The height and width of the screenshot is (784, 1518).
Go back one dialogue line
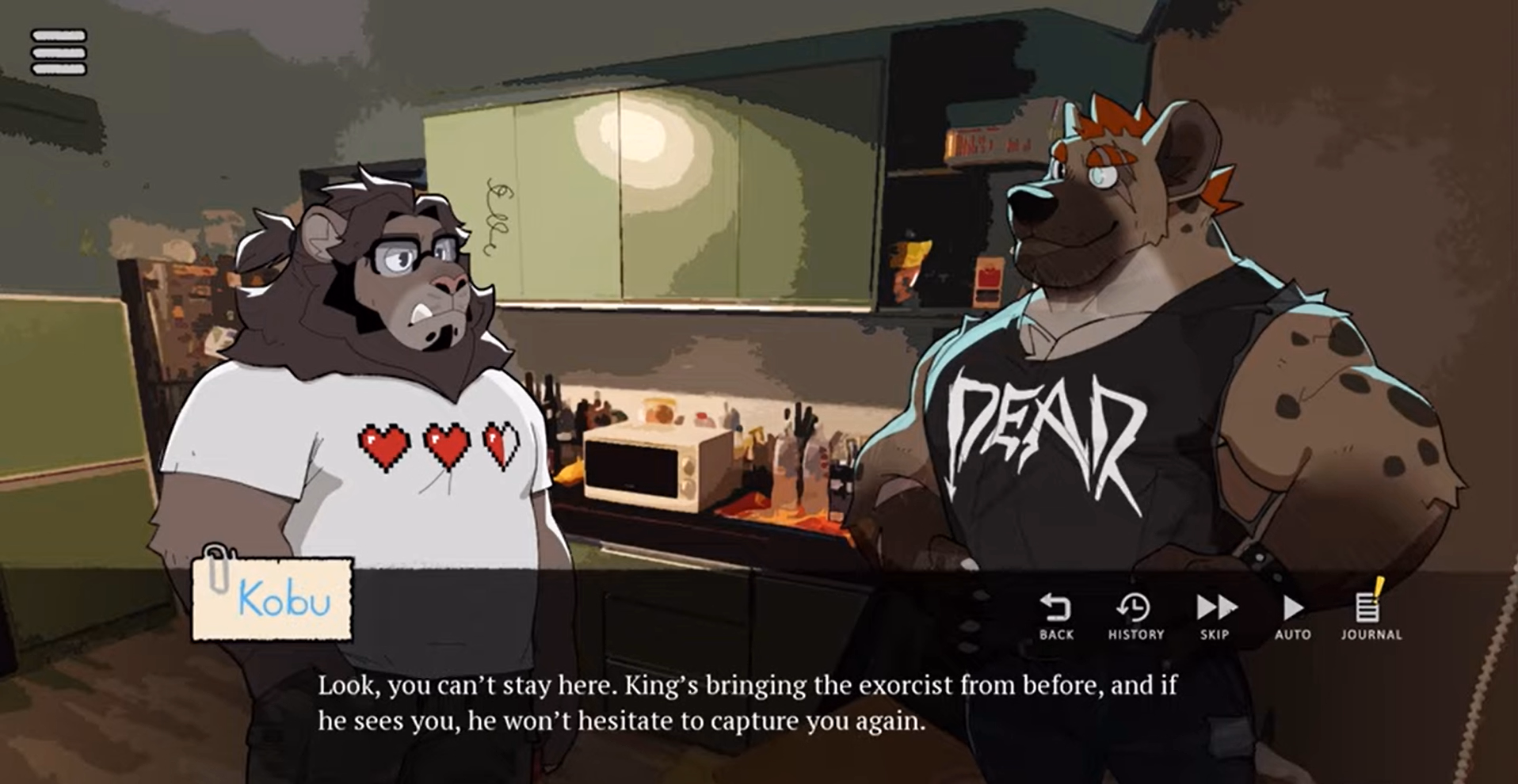click(x=1055, y=616)
